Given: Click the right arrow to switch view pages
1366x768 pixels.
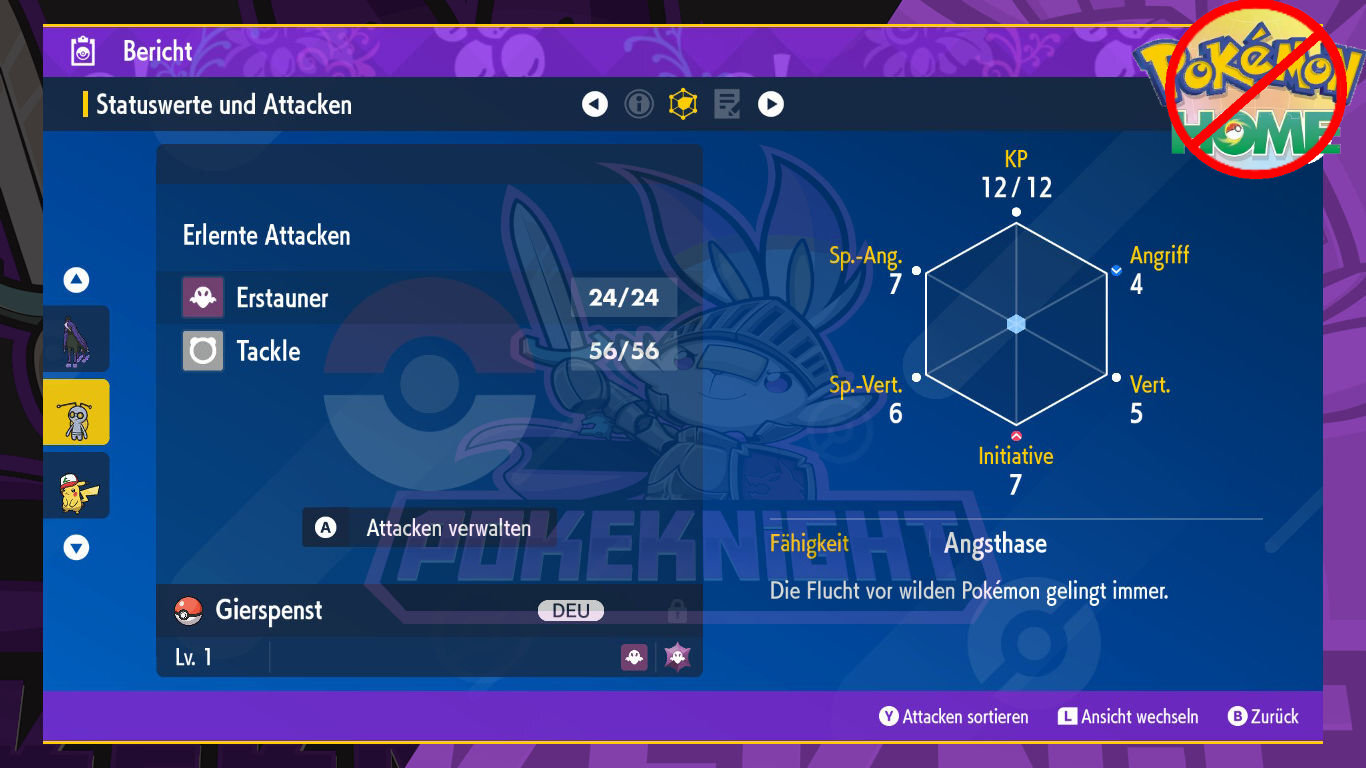Looking at the screenshot, I should click(x=770, y=103).
